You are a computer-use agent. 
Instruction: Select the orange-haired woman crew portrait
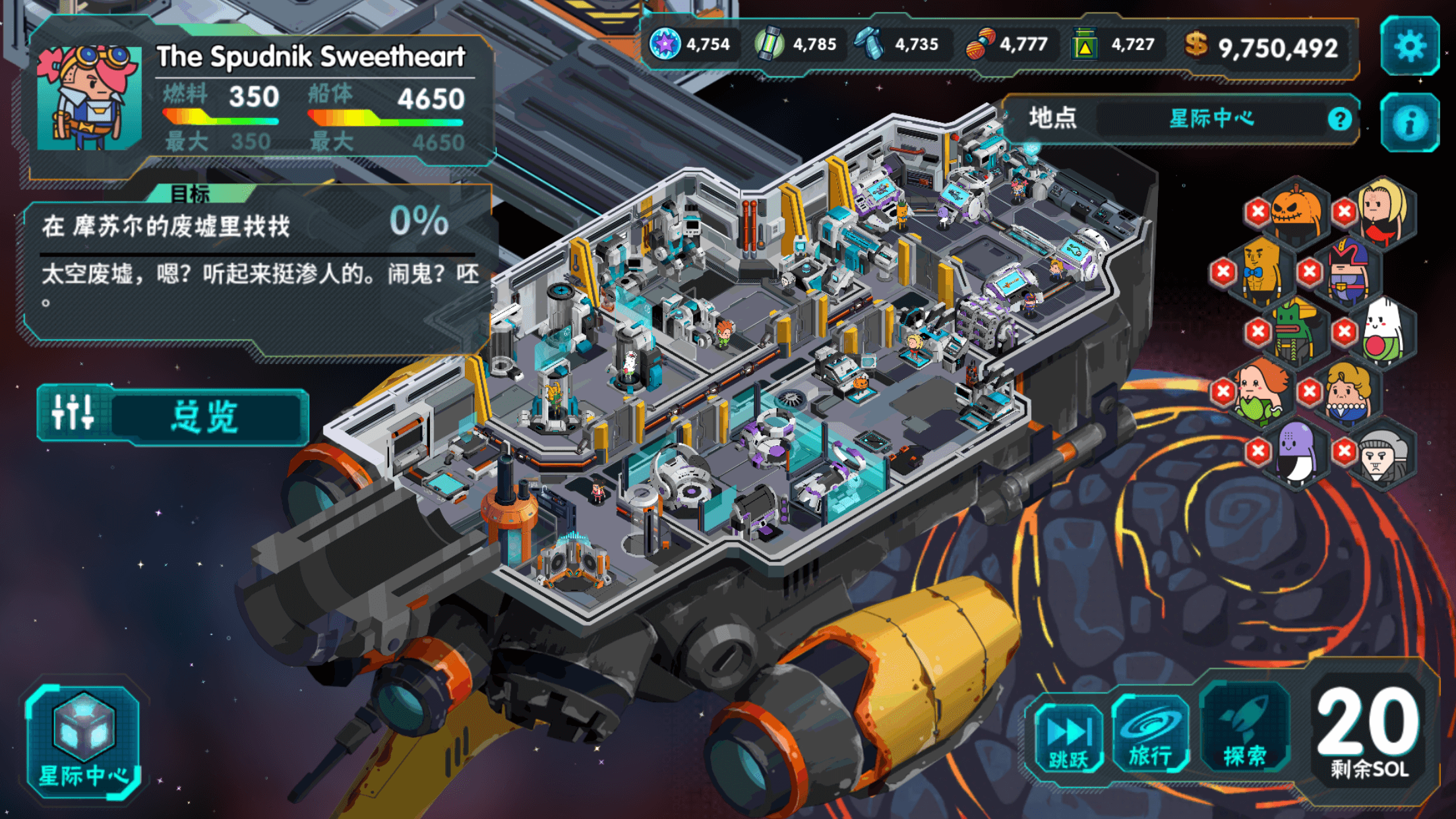(x=1261, y=392)
